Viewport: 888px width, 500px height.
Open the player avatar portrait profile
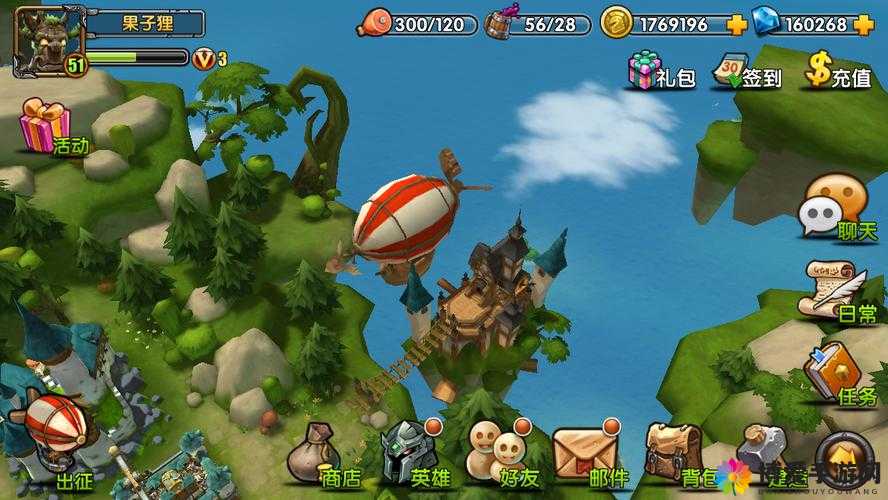point(44,42)
